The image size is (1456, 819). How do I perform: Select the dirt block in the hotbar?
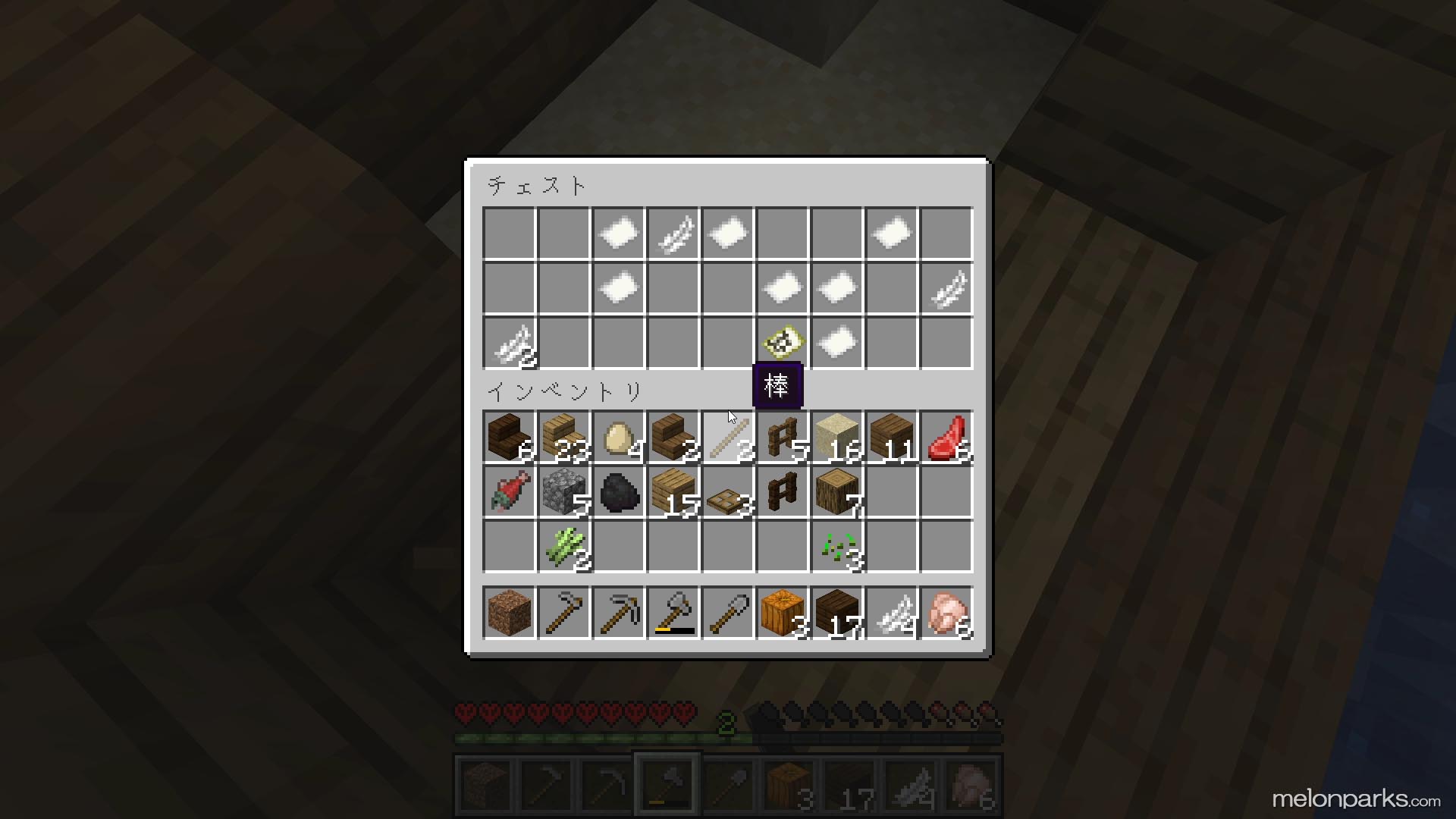point(509,613)
